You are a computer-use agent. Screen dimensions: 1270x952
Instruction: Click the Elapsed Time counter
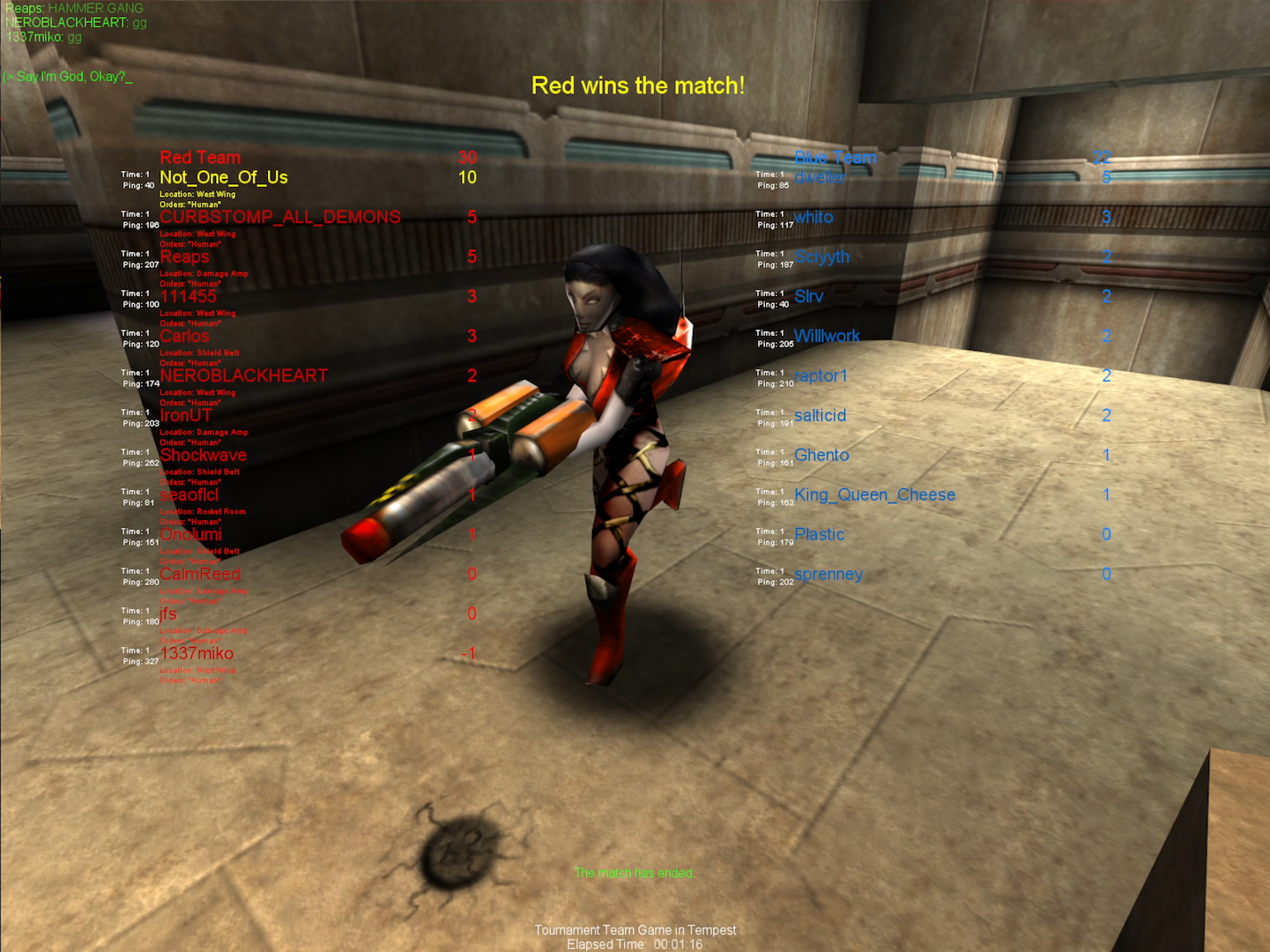[635, 943]
